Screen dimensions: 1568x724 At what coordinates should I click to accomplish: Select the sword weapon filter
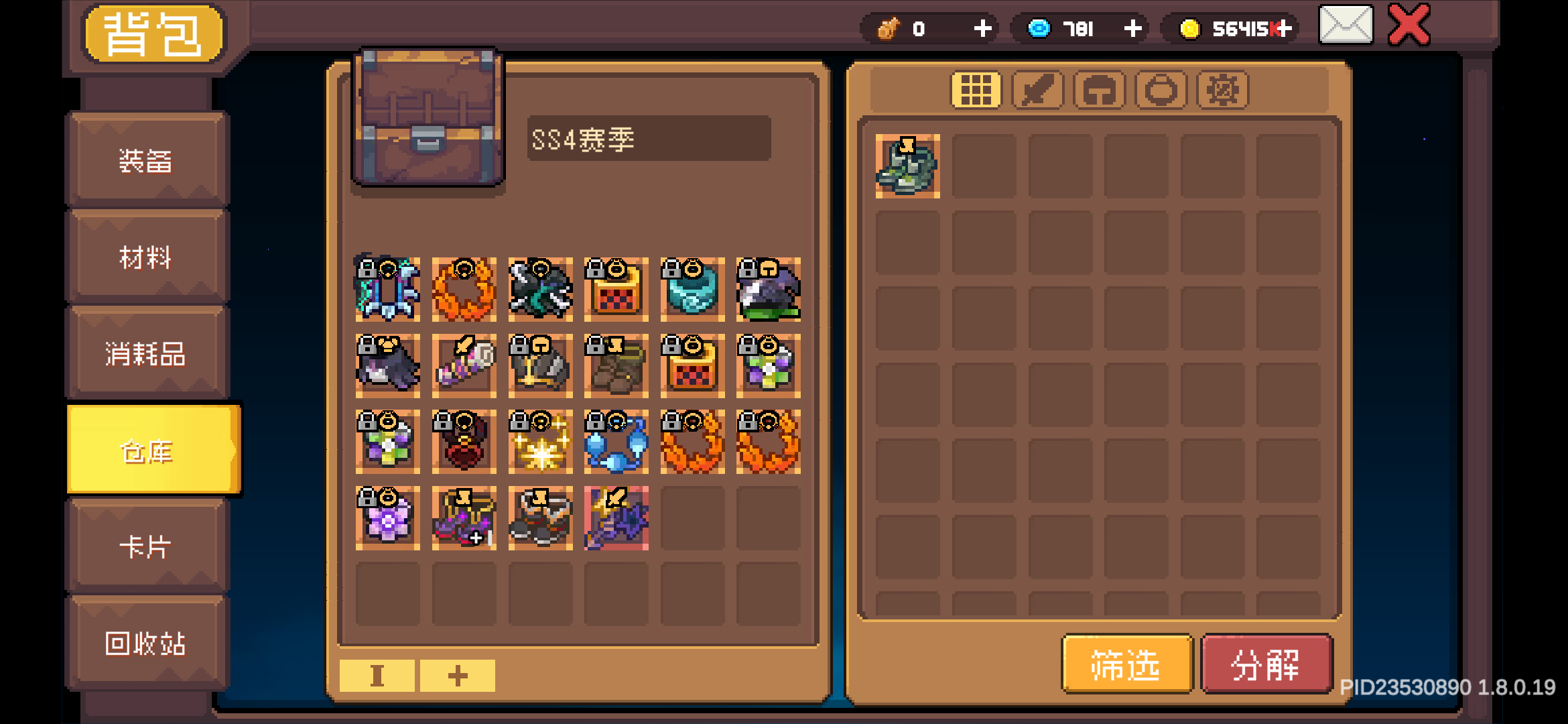(x=1037, y=89)
